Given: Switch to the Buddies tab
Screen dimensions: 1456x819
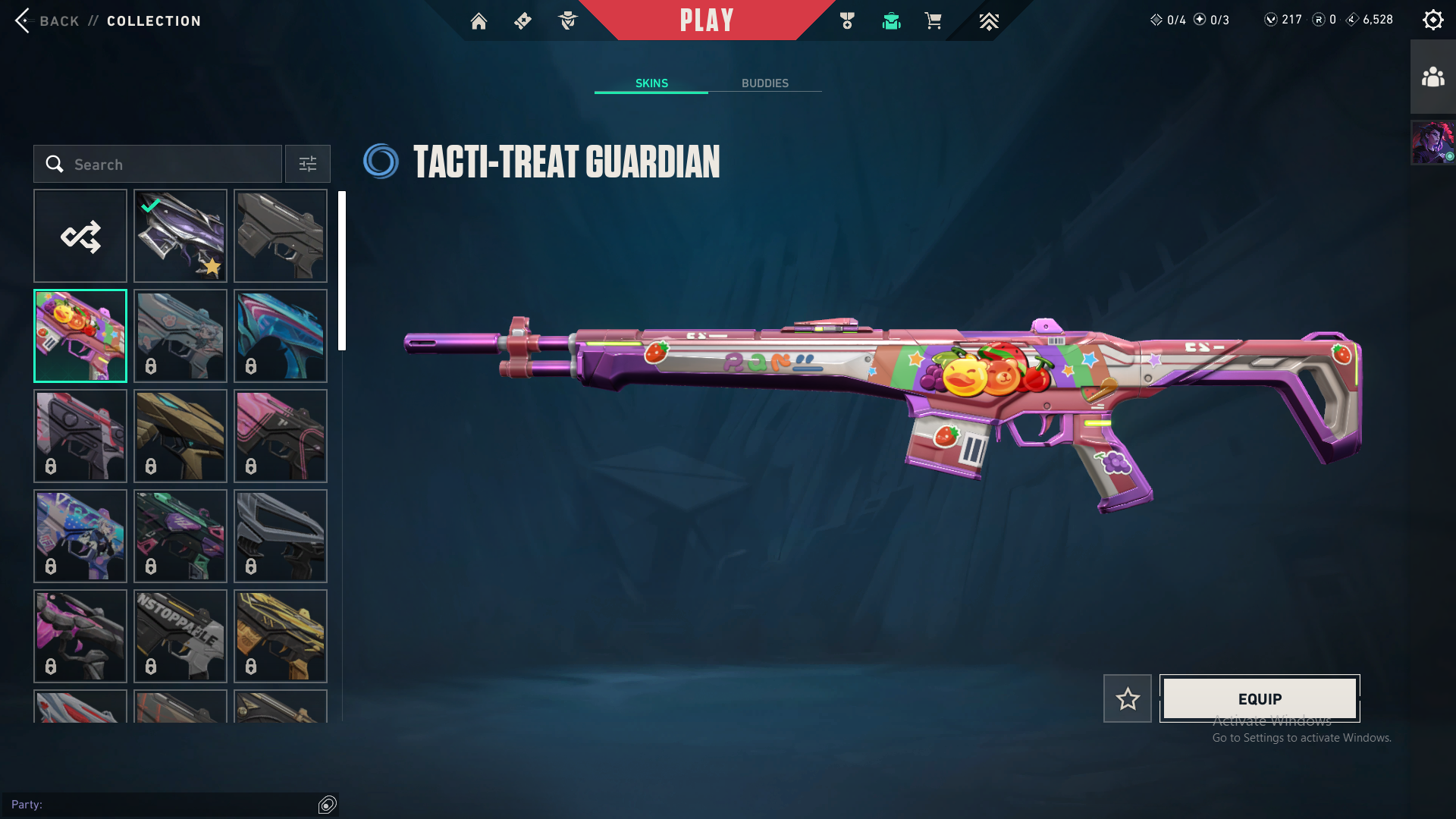Looking at the screenshot, I should 764,83.
